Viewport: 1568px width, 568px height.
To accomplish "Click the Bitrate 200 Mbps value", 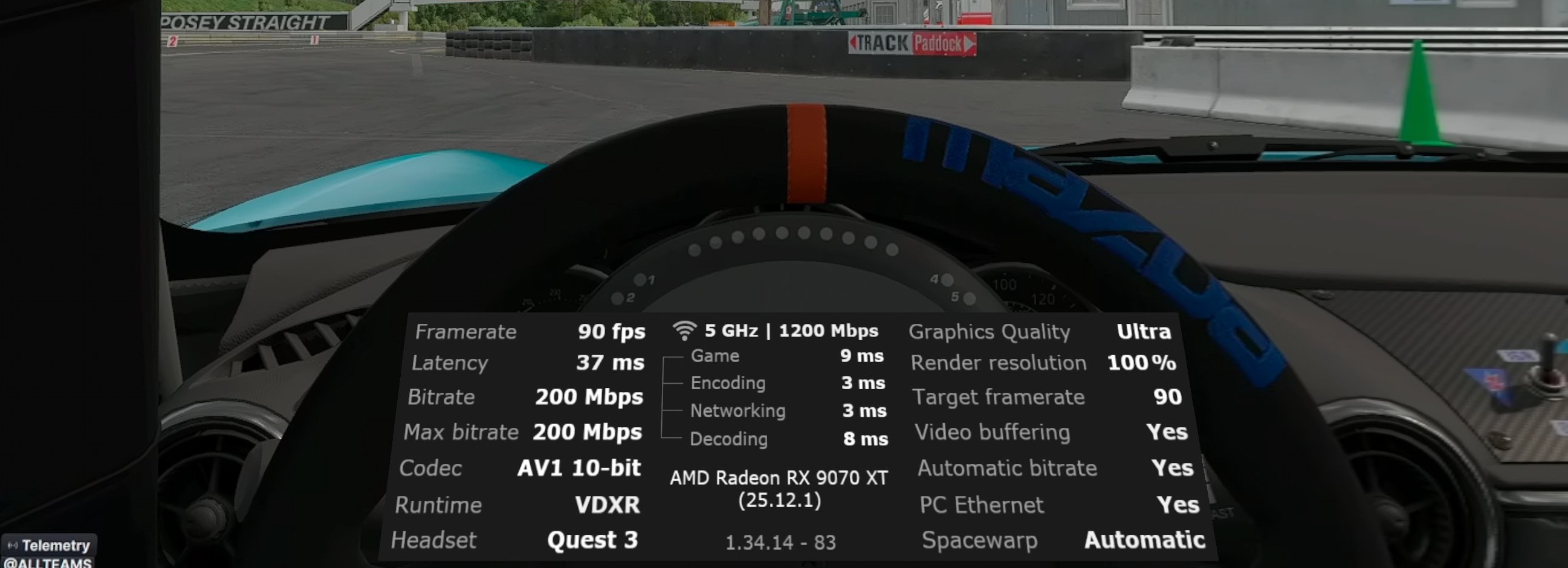I will pyautogui.click(x=588, y=397).
